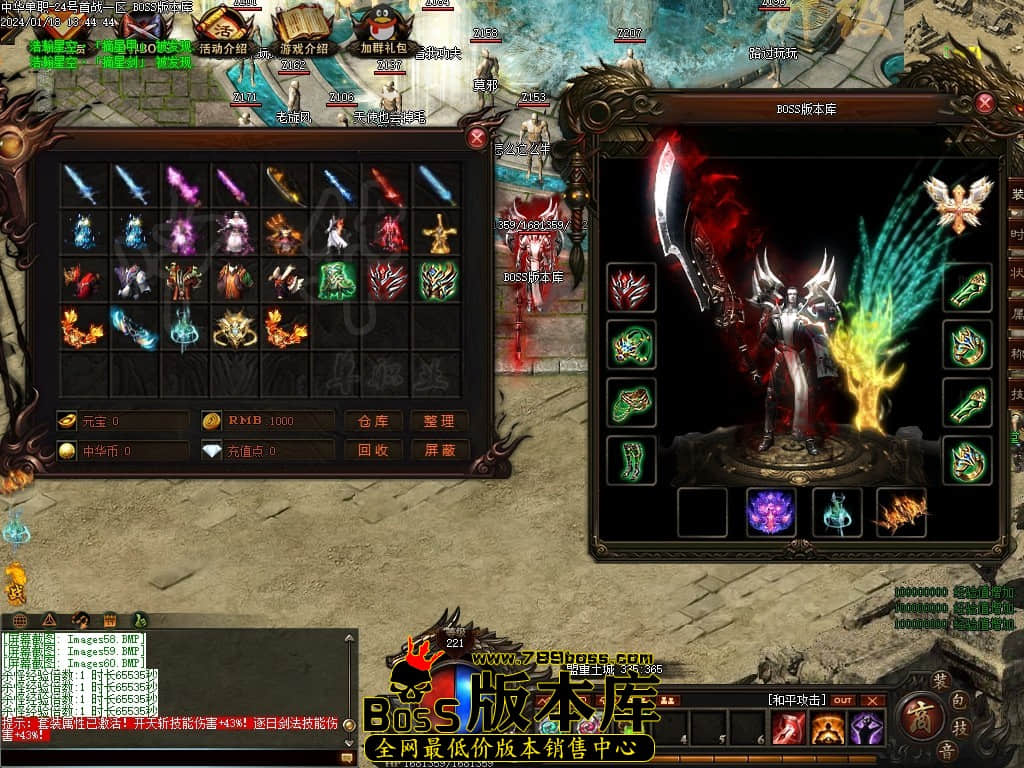Click the 屏蔽 block button
The height and width of the screenshot is (768, 1024).
click(439, 451)
